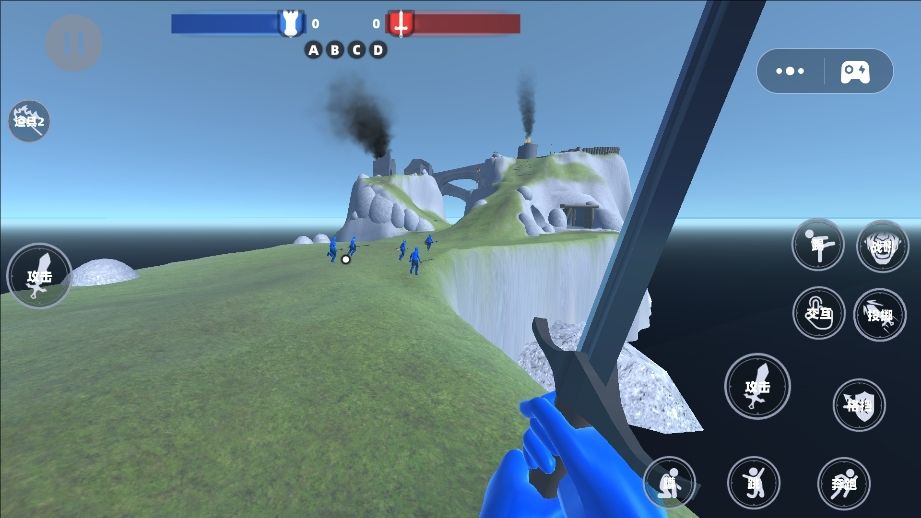921x518 pixels.
Task: Open the three-dot mini program menu
Action: coord(790,71)
